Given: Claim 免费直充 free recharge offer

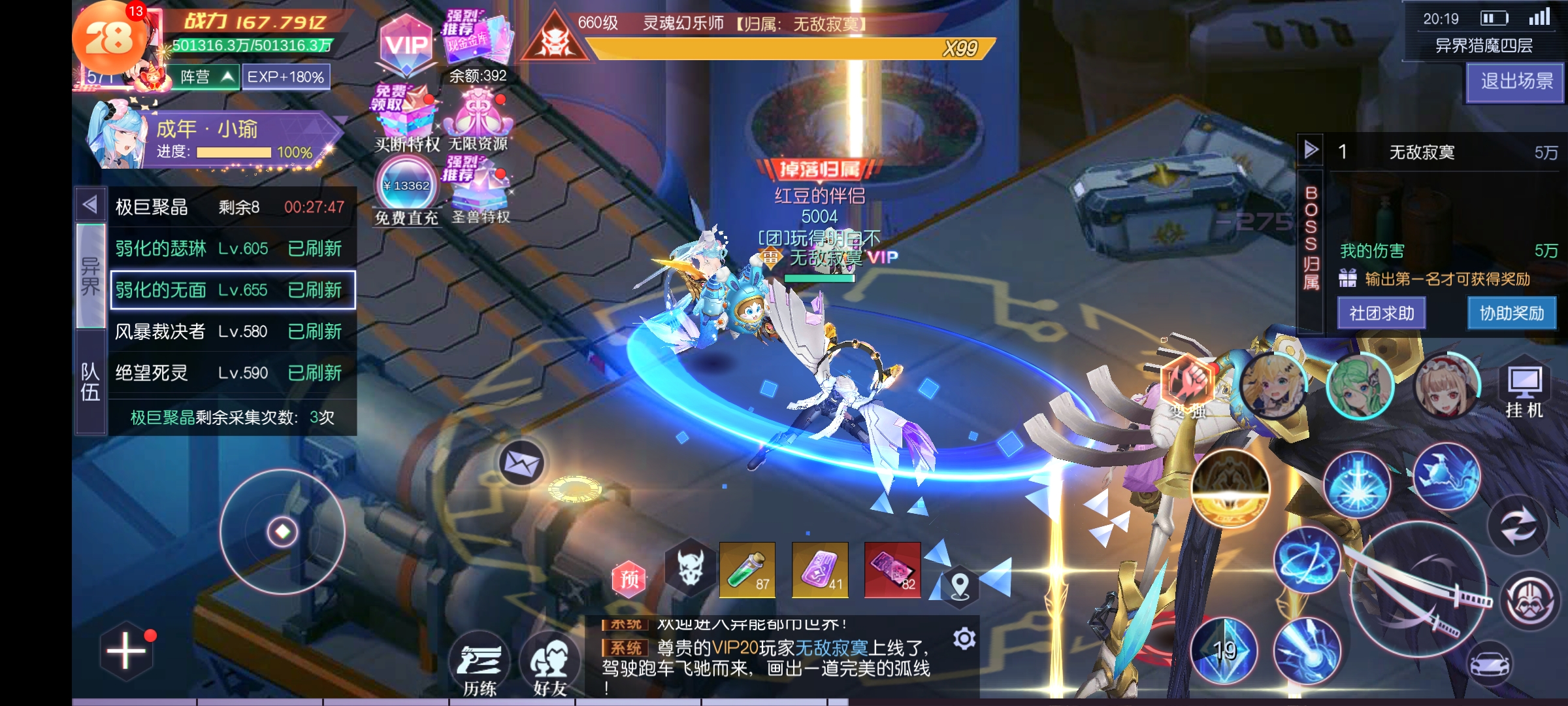Looking at the screenshot, I should tap(406, 193).
